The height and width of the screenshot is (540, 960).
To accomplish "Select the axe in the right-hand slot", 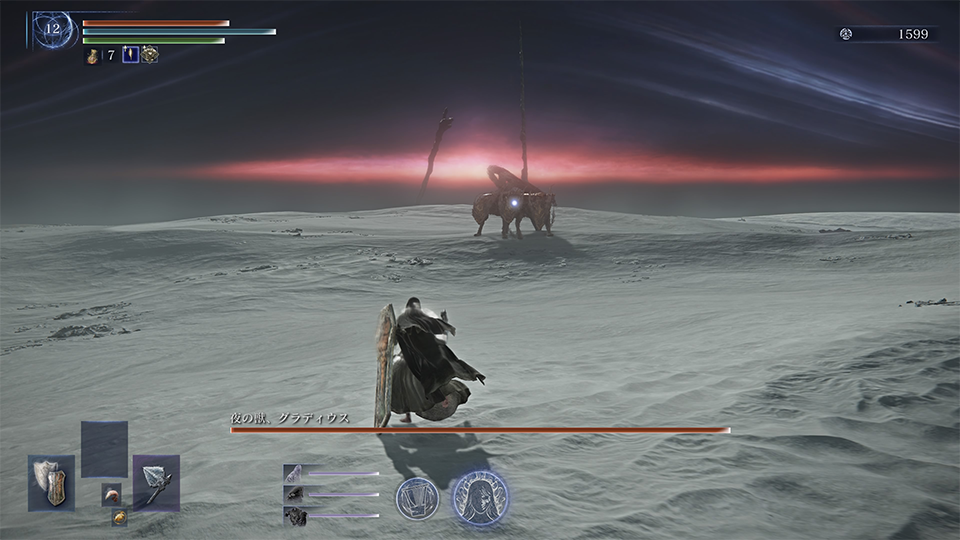I will tap(156, 483).
